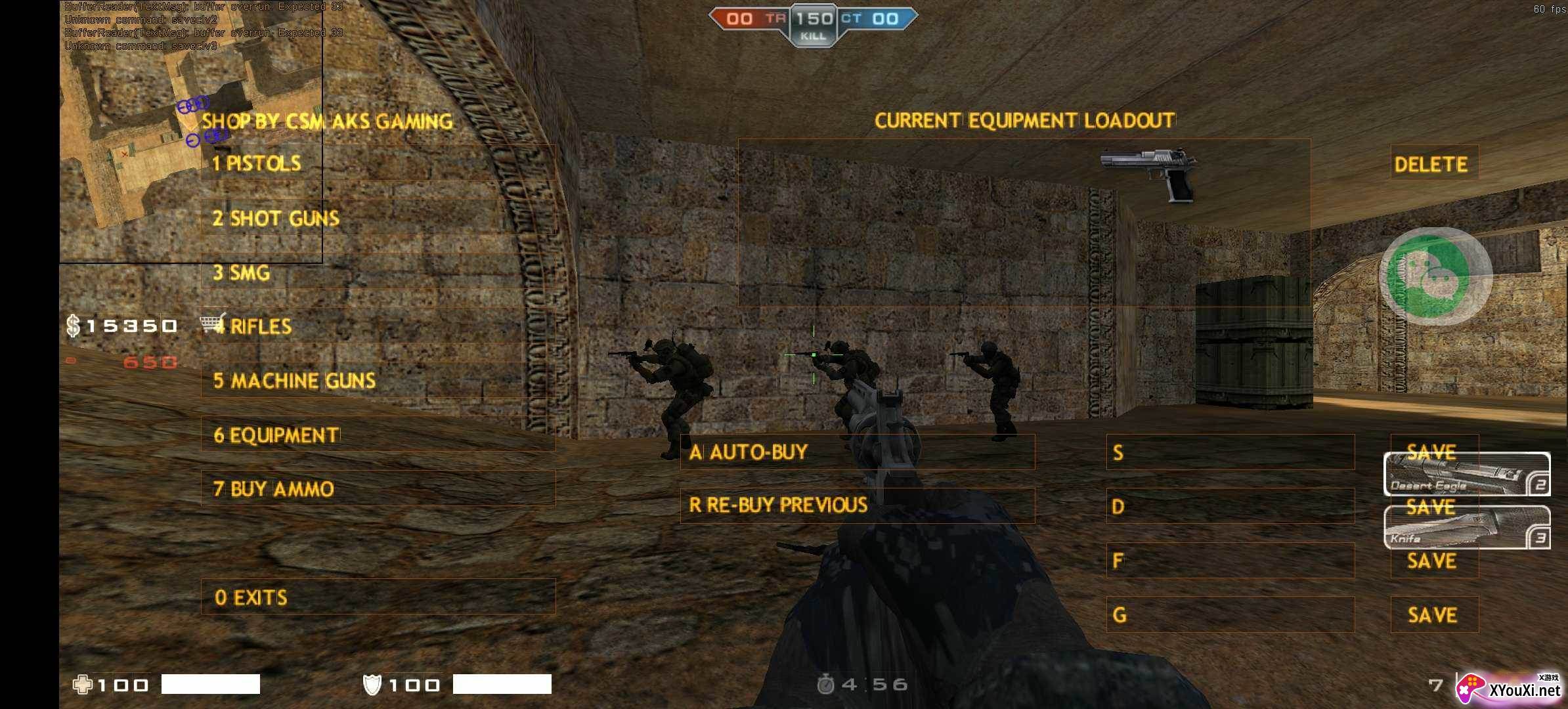
Task: Choose loadout slot F
Action: [x=1230, y=560]
